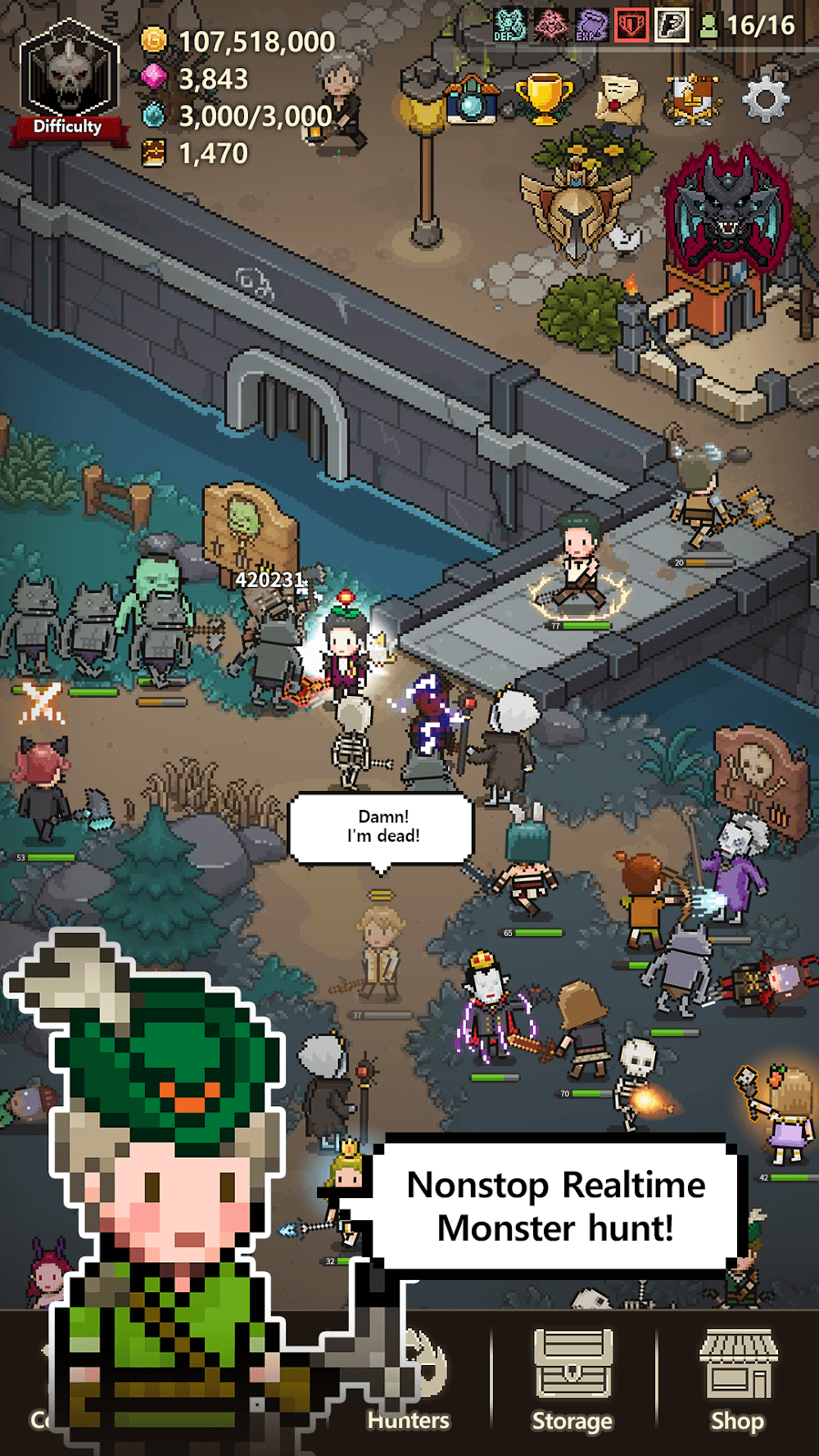Open the sealed envelope mailbox

point(619,99)
